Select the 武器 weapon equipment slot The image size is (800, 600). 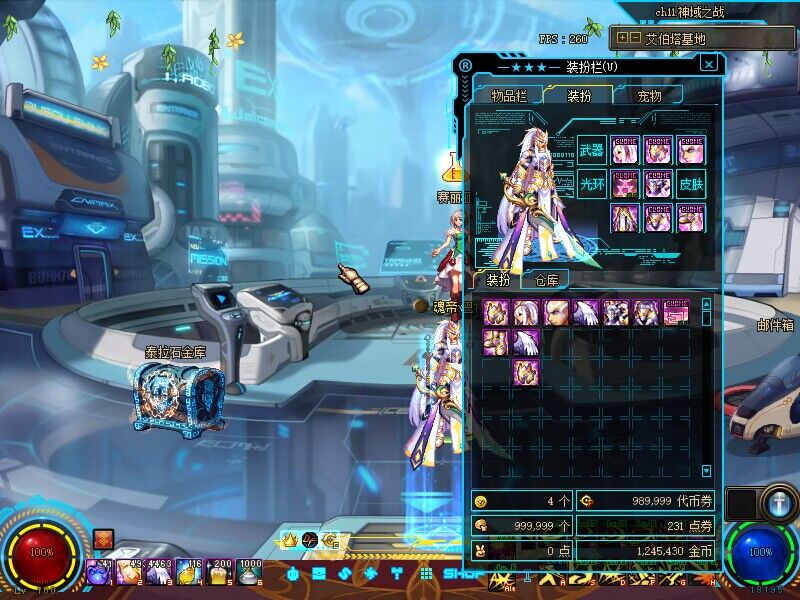point(592,151)
